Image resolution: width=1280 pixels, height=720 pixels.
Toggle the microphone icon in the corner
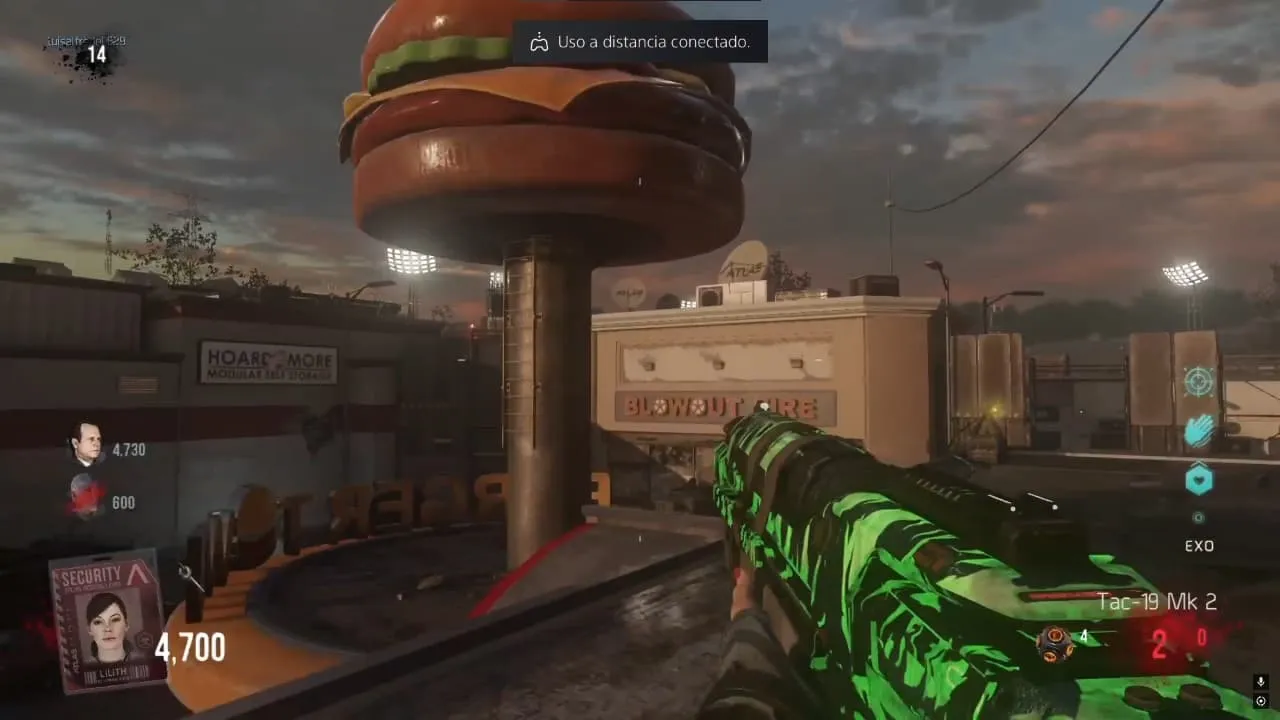coord(1260,682)
